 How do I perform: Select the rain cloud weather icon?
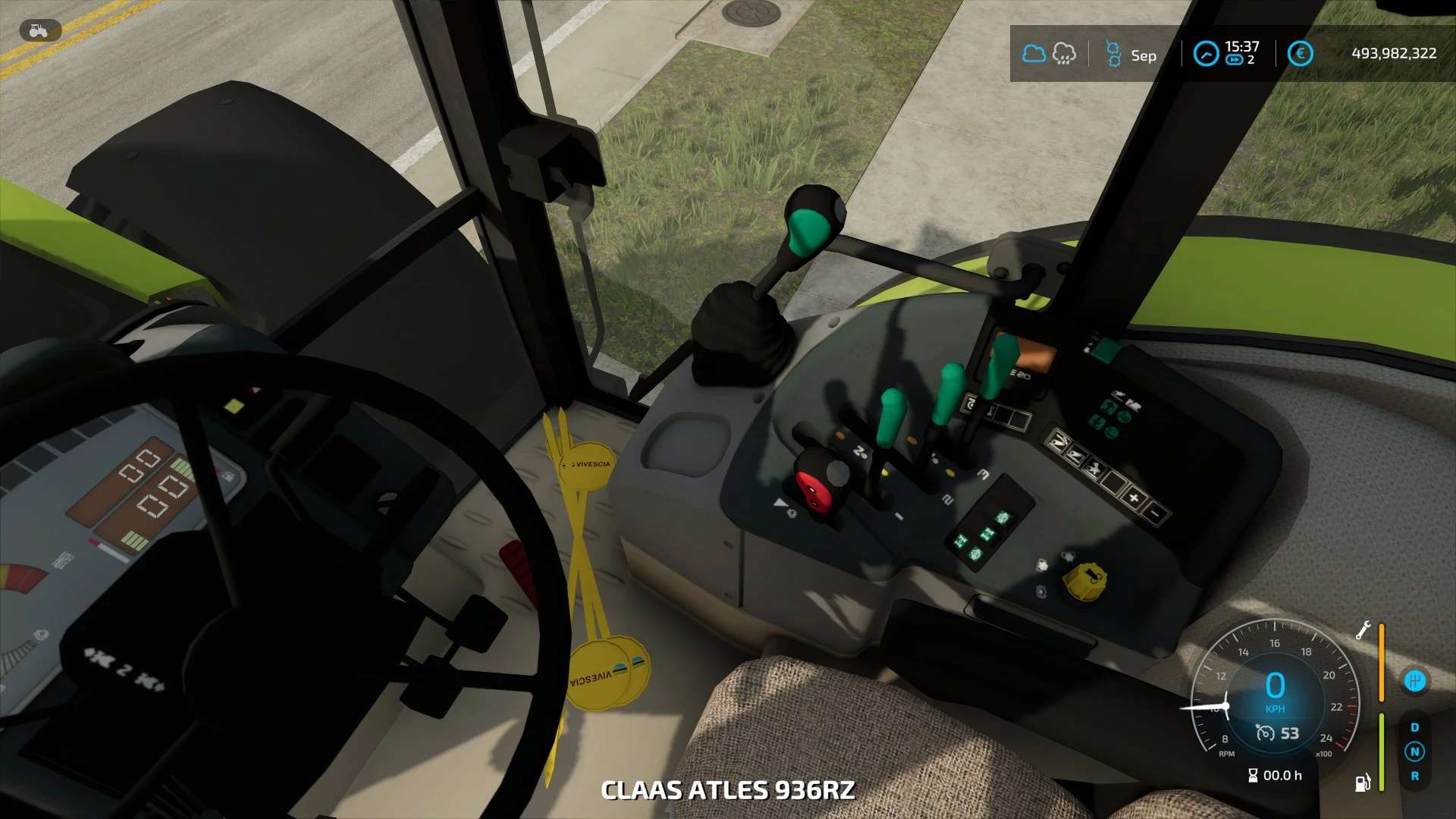coord(1064,54)
